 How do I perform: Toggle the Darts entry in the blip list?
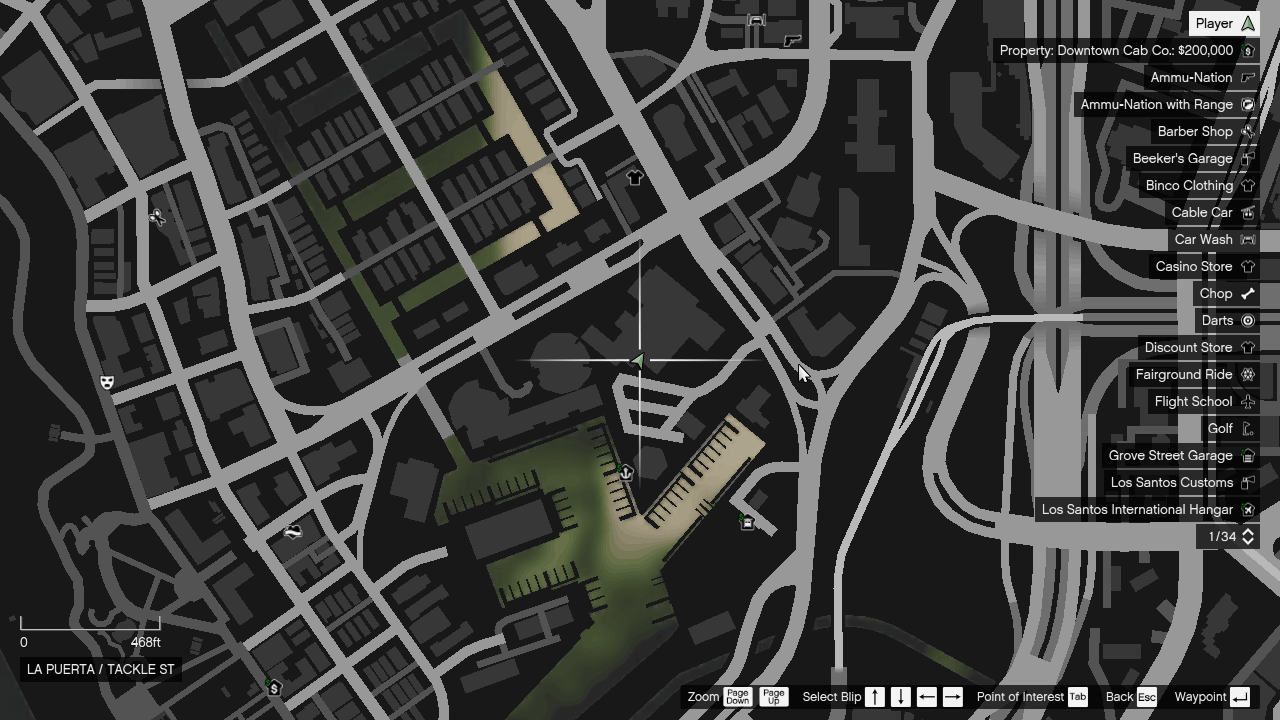point(1227,320)
